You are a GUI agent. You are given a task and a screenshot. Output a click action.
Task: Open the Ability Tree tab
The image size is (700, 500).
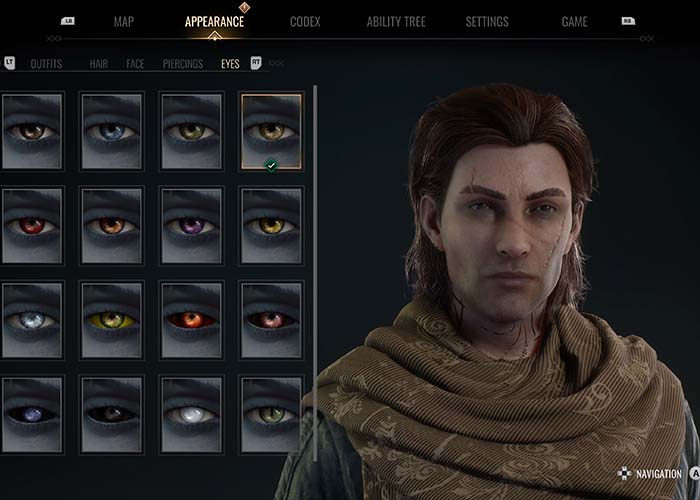point(398,22)
